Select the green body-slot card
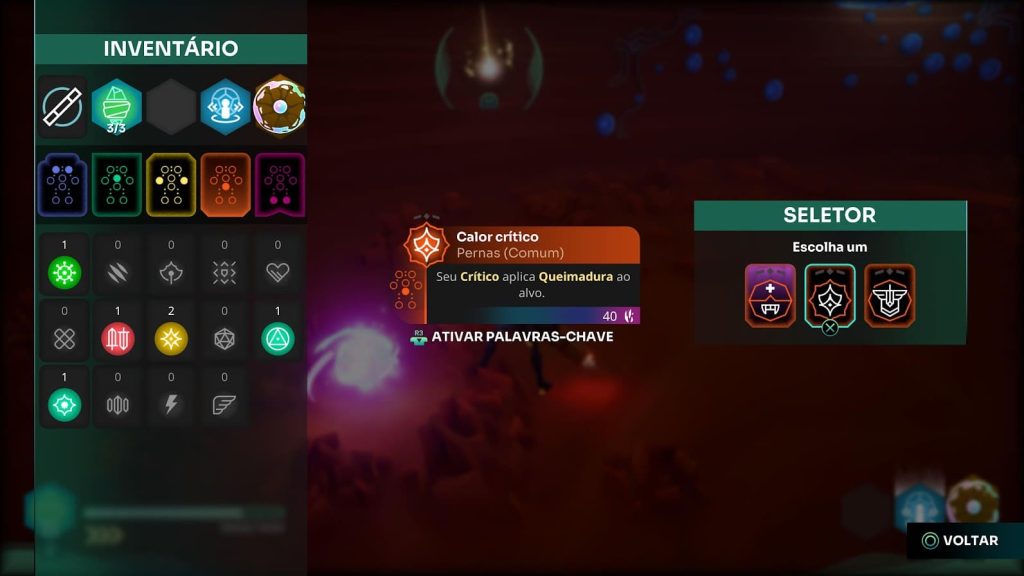The width and height of the screenshot is (1024, 576). click(x=117, y=185)
